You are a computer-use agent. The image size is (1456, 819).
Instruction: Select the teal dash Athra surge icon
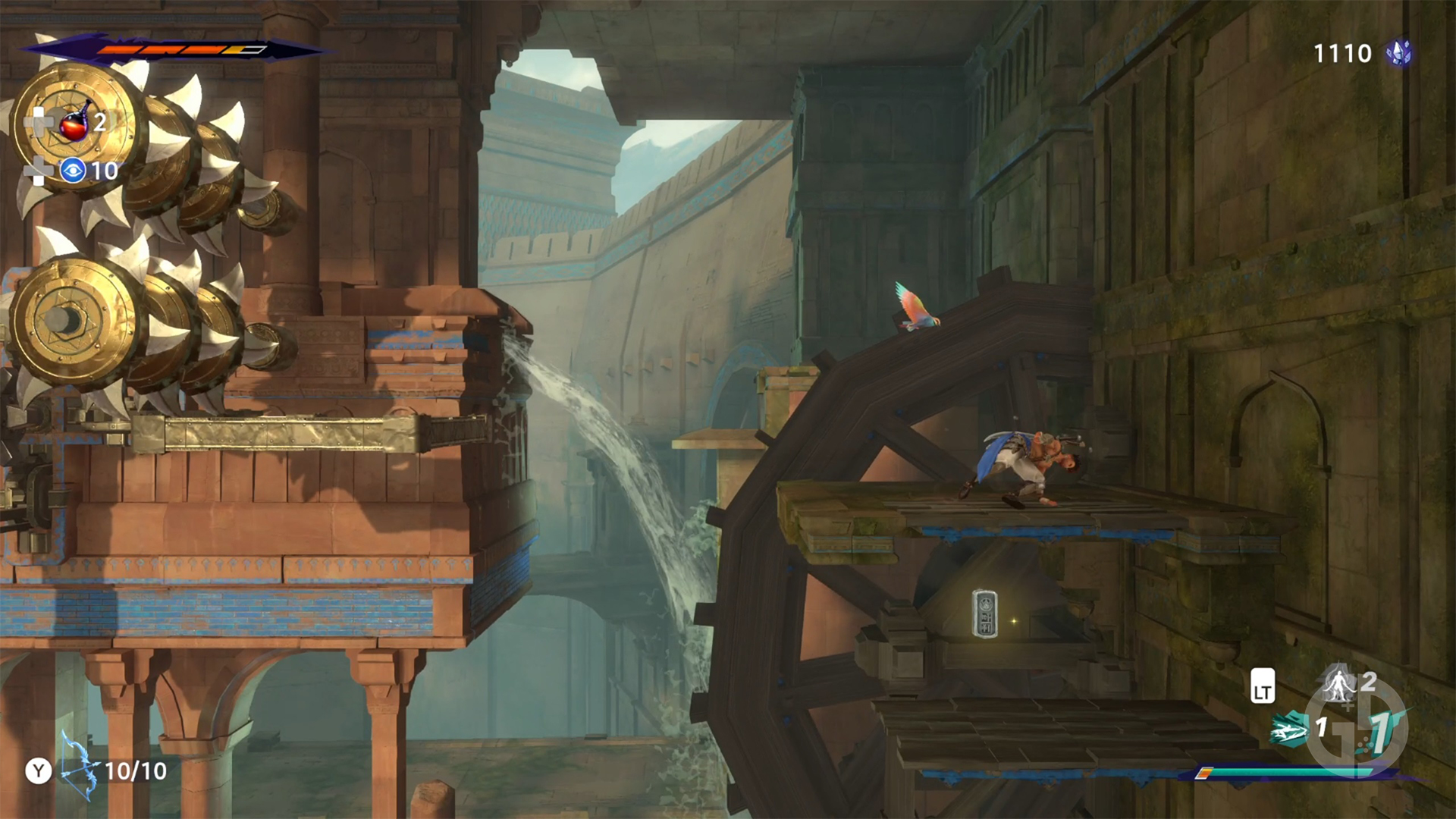coord(1288,730)
